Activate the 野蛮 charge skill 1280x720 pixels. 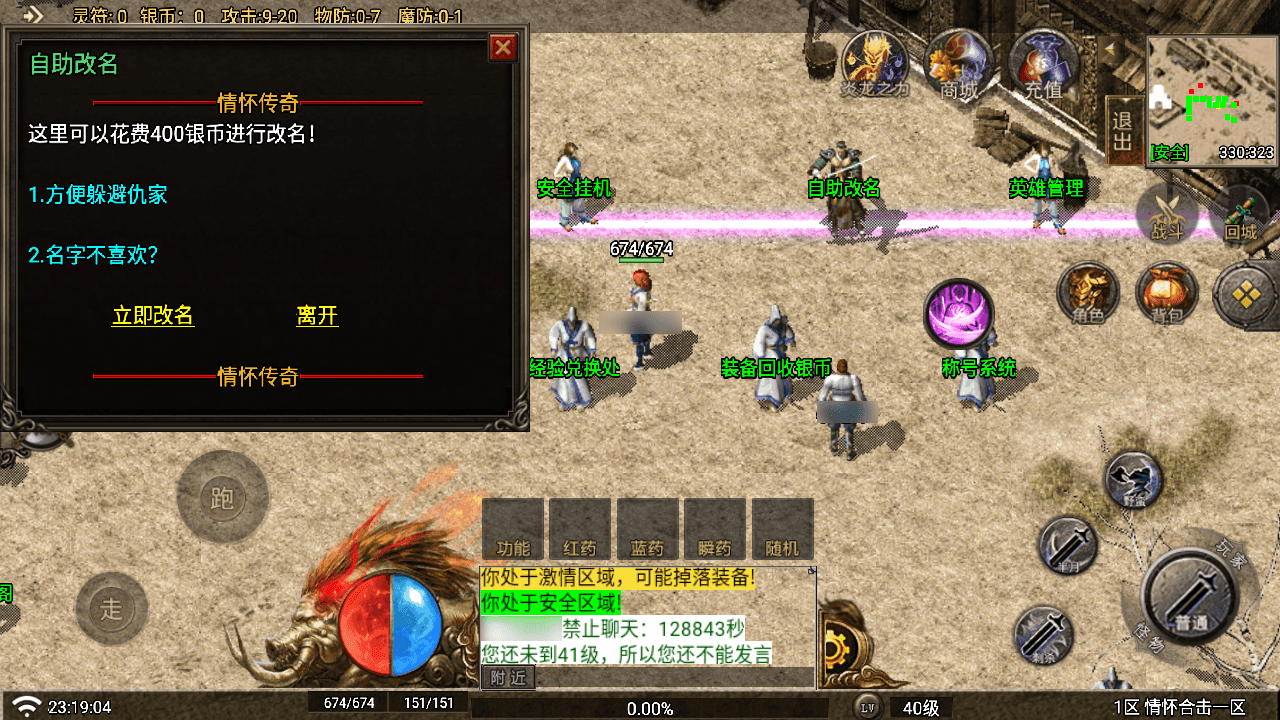[x=1134, y=481]
